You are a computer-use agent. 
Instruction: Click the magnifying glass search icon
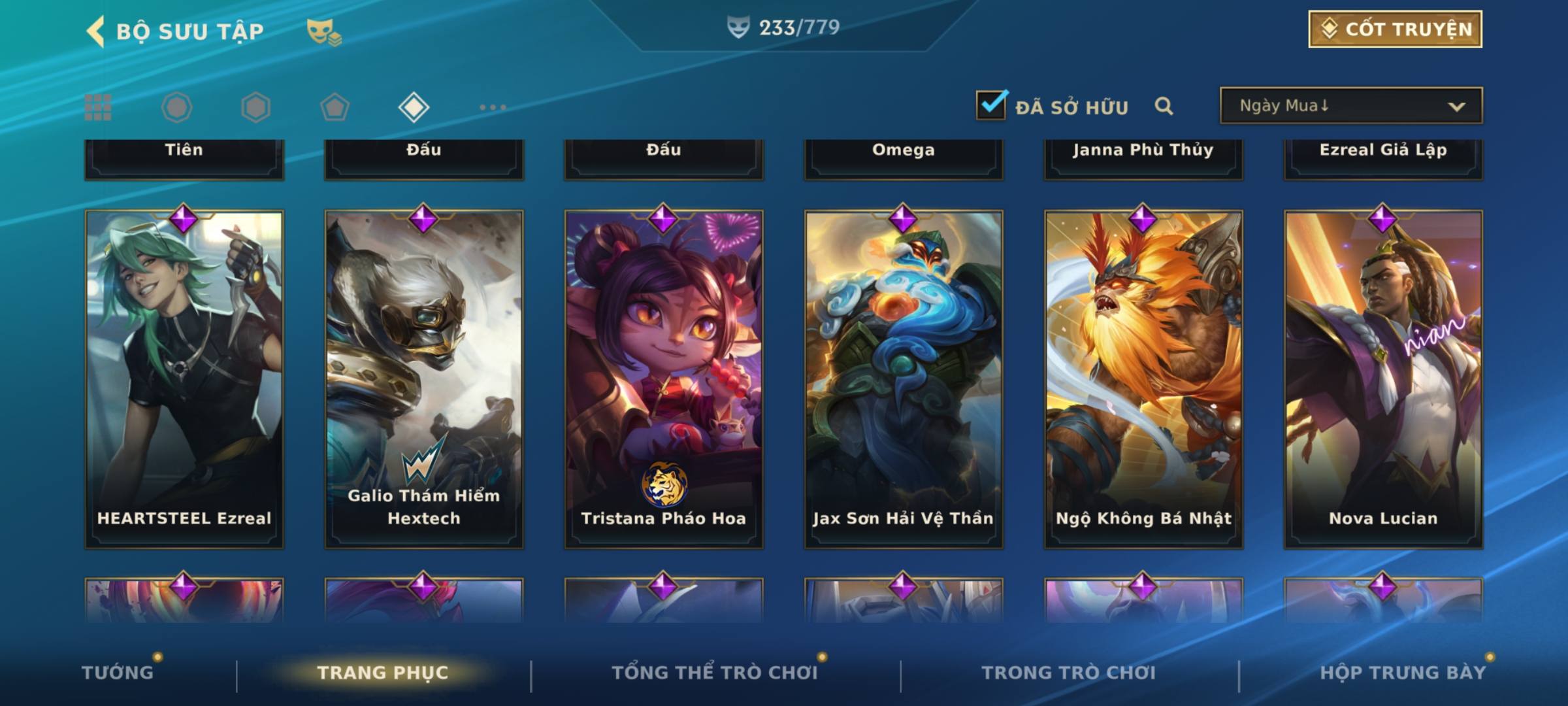point(1164,106)
